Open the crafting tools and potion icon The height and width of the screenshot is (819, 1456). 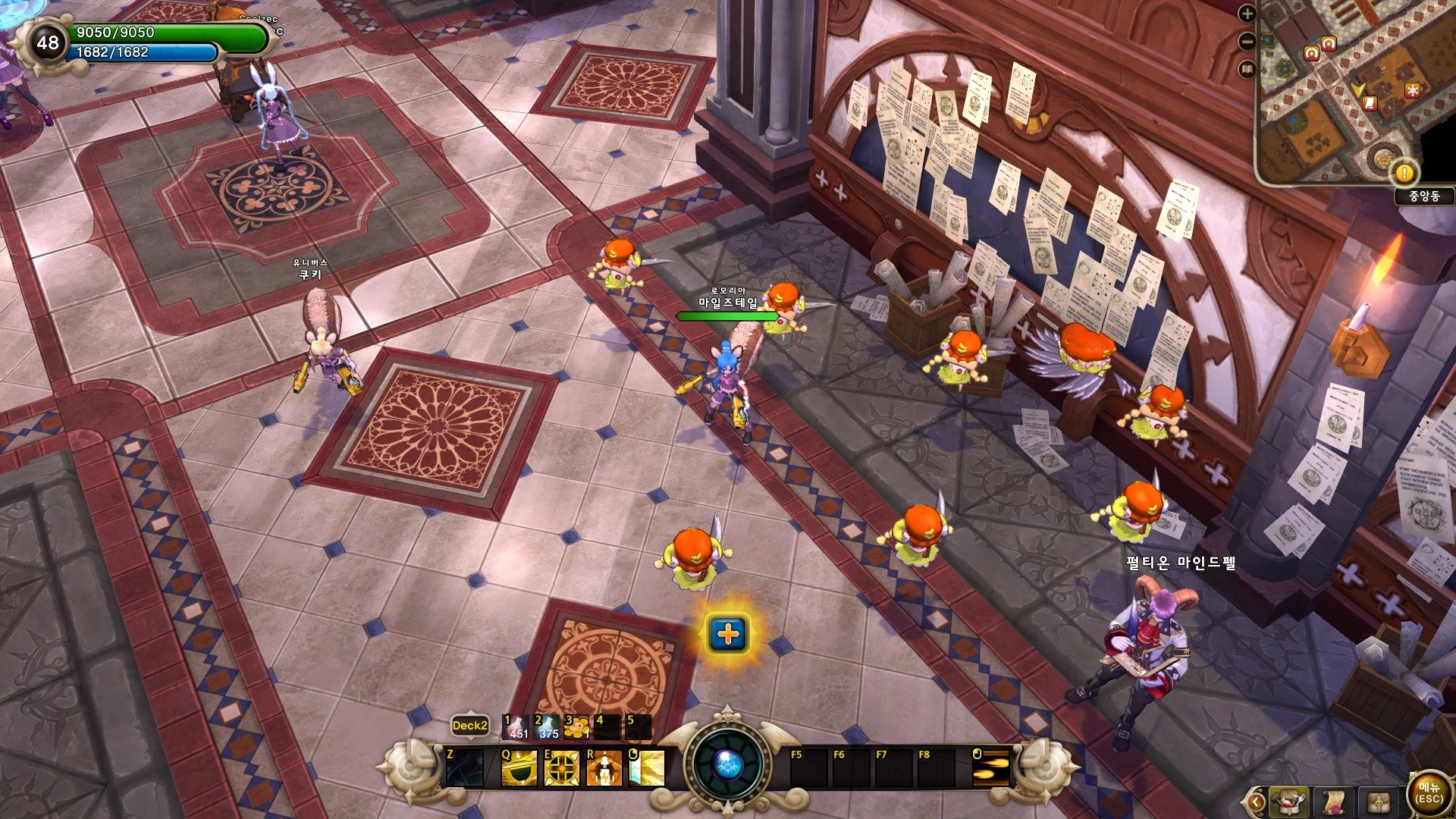coord(1288,802)
